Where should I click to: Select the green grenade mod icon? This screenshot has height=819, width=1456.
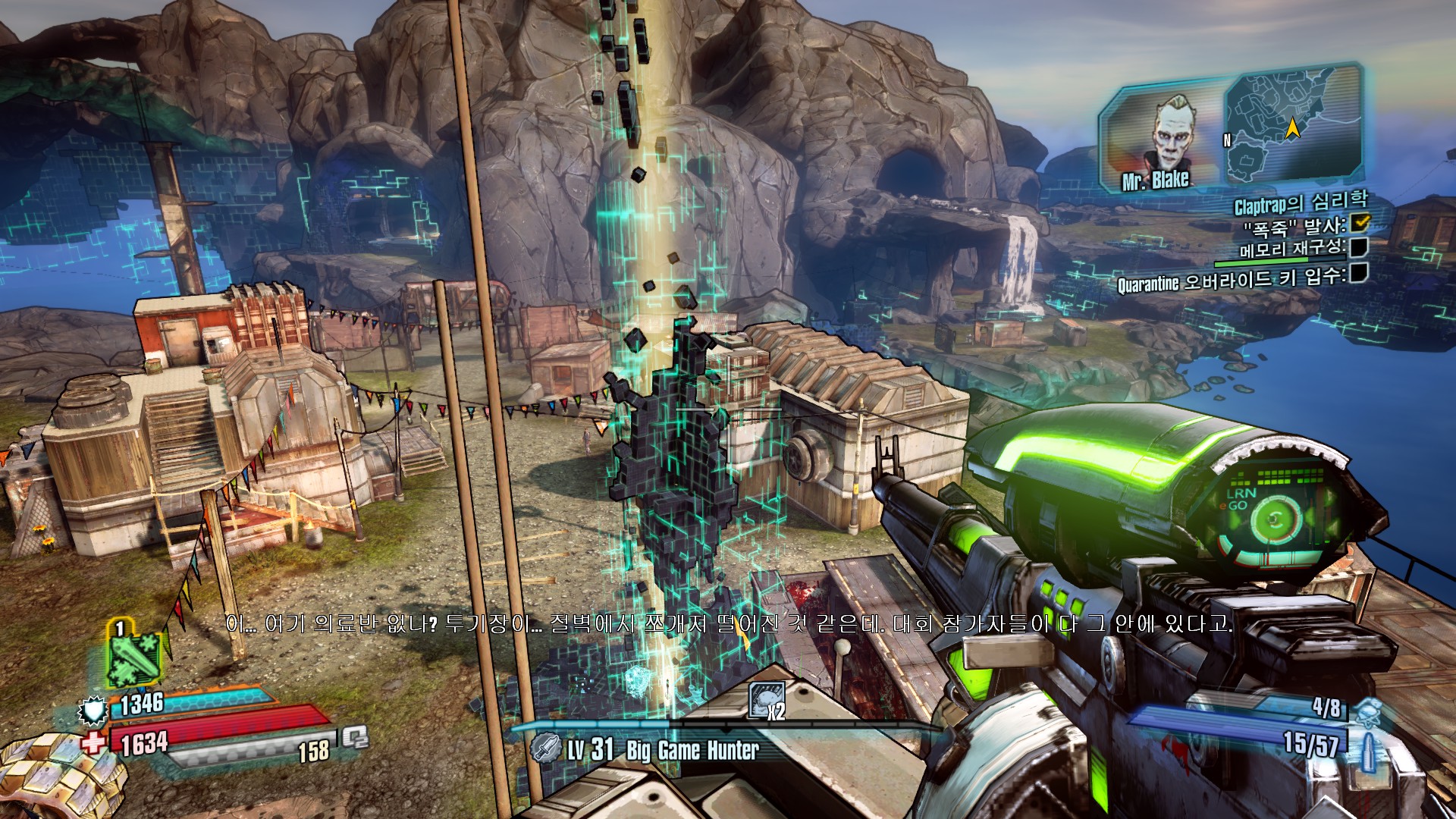(135, 657)
